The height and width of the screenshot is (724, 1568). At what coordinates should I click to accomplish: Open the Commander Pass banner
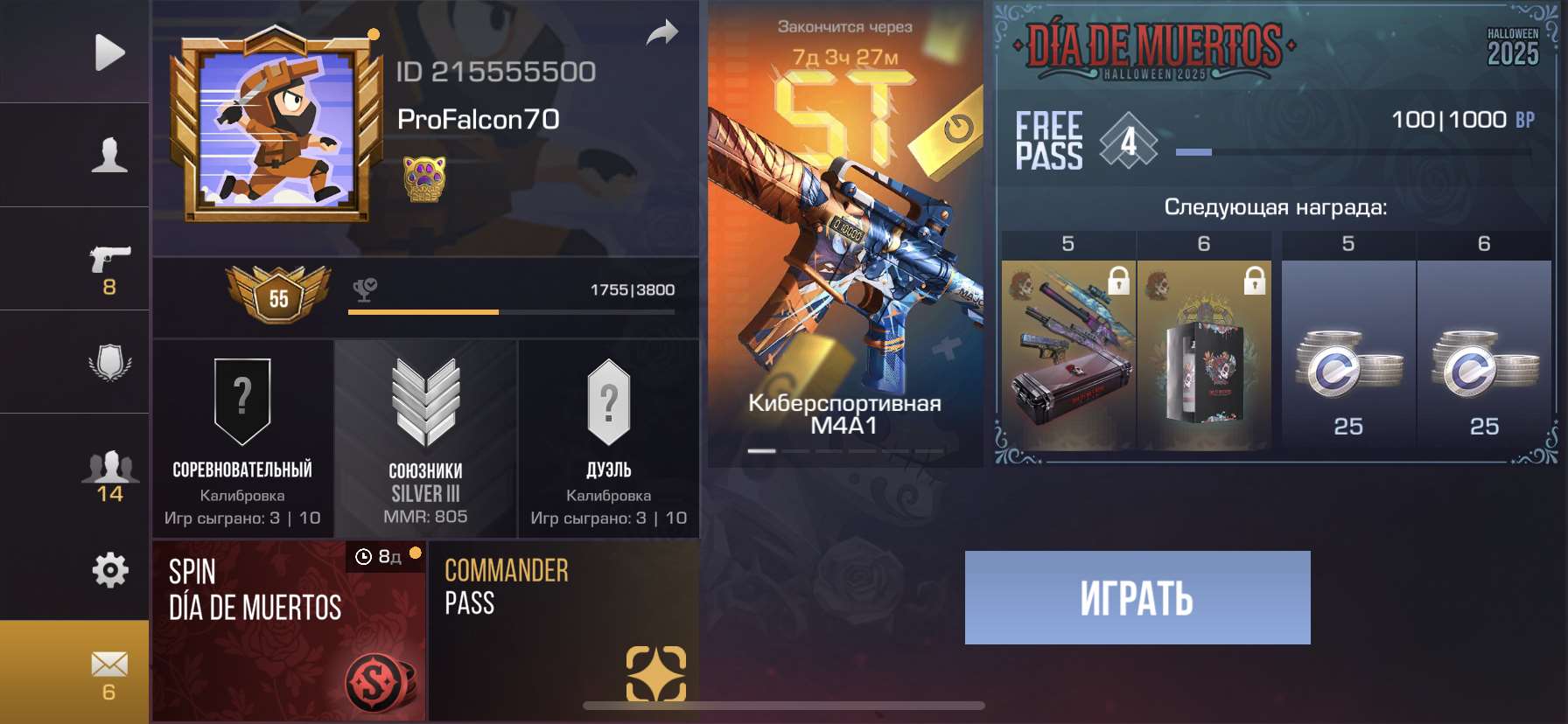pos(563,630)
